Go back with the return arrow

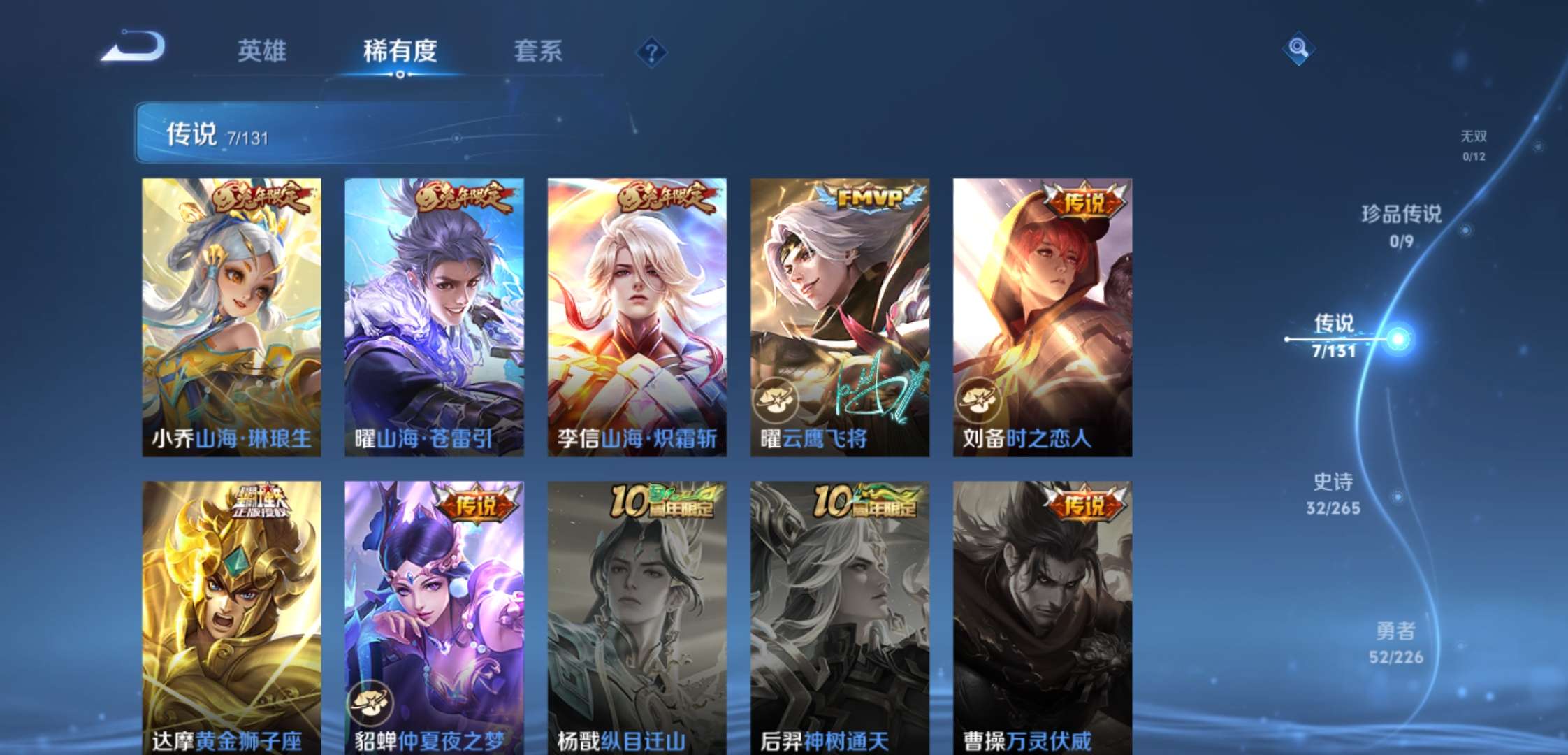pyautogui.click(x=133, y=48)
